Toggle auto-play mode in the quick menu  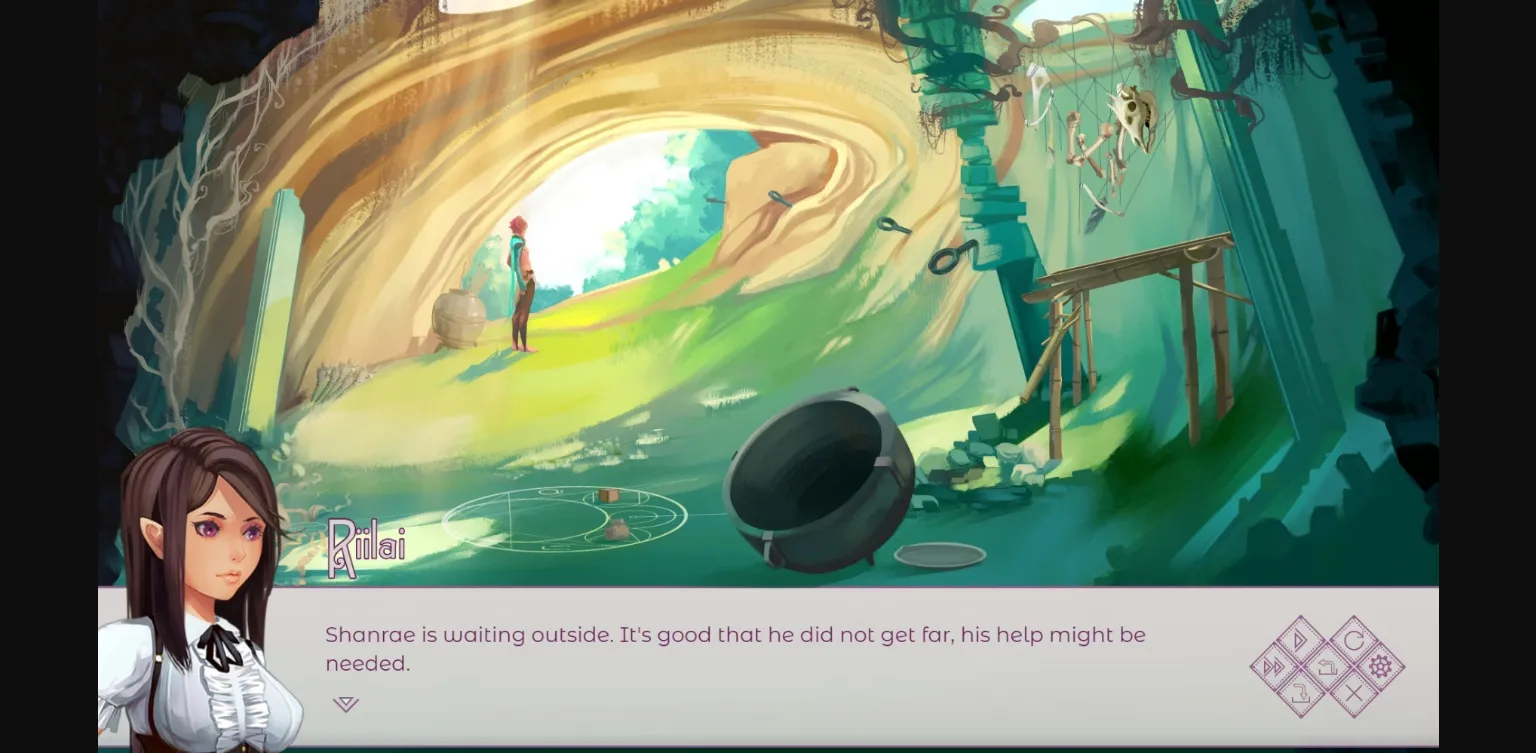click(x=1299, y=640)
